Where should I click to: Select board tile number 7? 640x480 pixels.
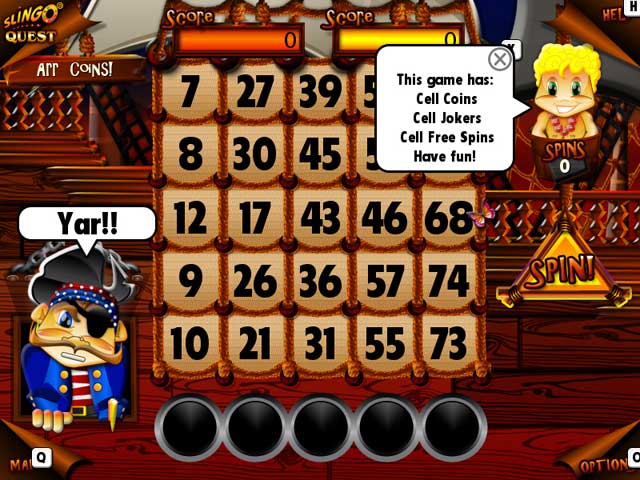click(x=190, y=92)
